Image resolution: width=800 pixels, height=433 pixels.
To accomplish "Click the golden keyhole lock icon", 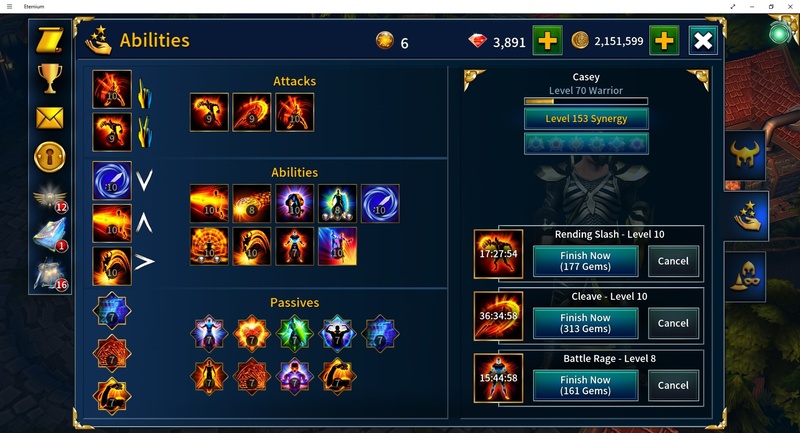I will 50,156.
